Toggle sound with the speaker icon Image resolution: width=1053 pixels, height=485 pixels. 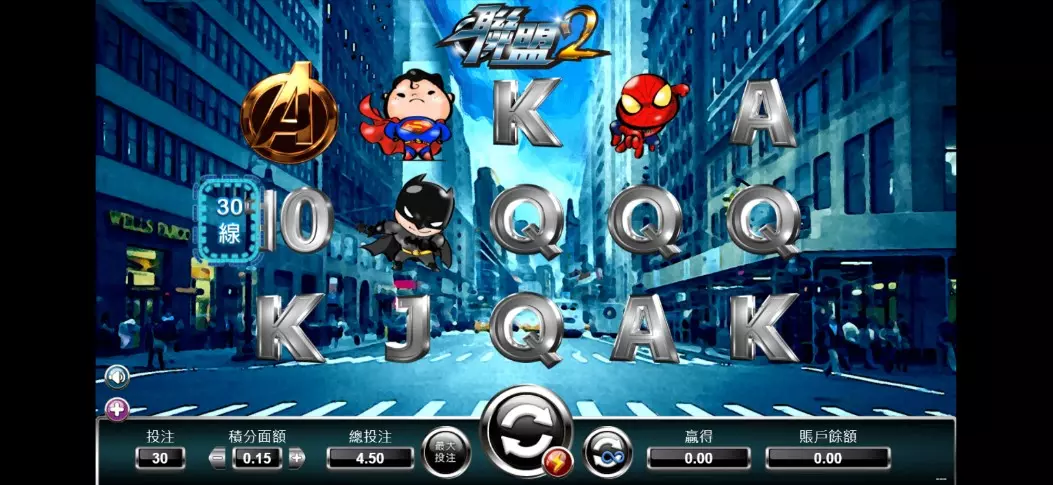tap(118, 377)
